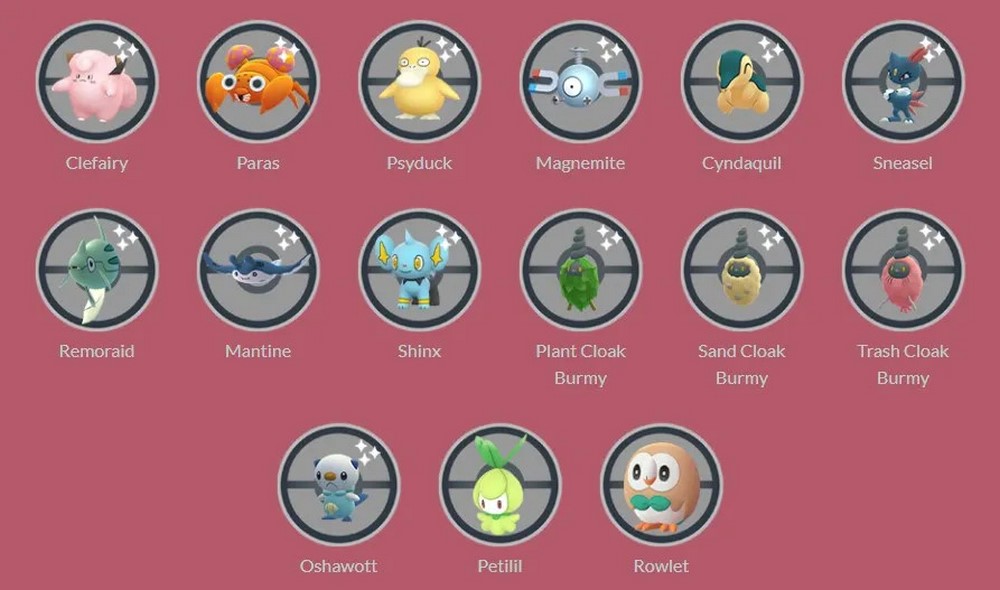The width and height of the screenshot is (1000, 590).
Task: Choose the Paras Pokéball icon
Action: [x=258, y=82]
